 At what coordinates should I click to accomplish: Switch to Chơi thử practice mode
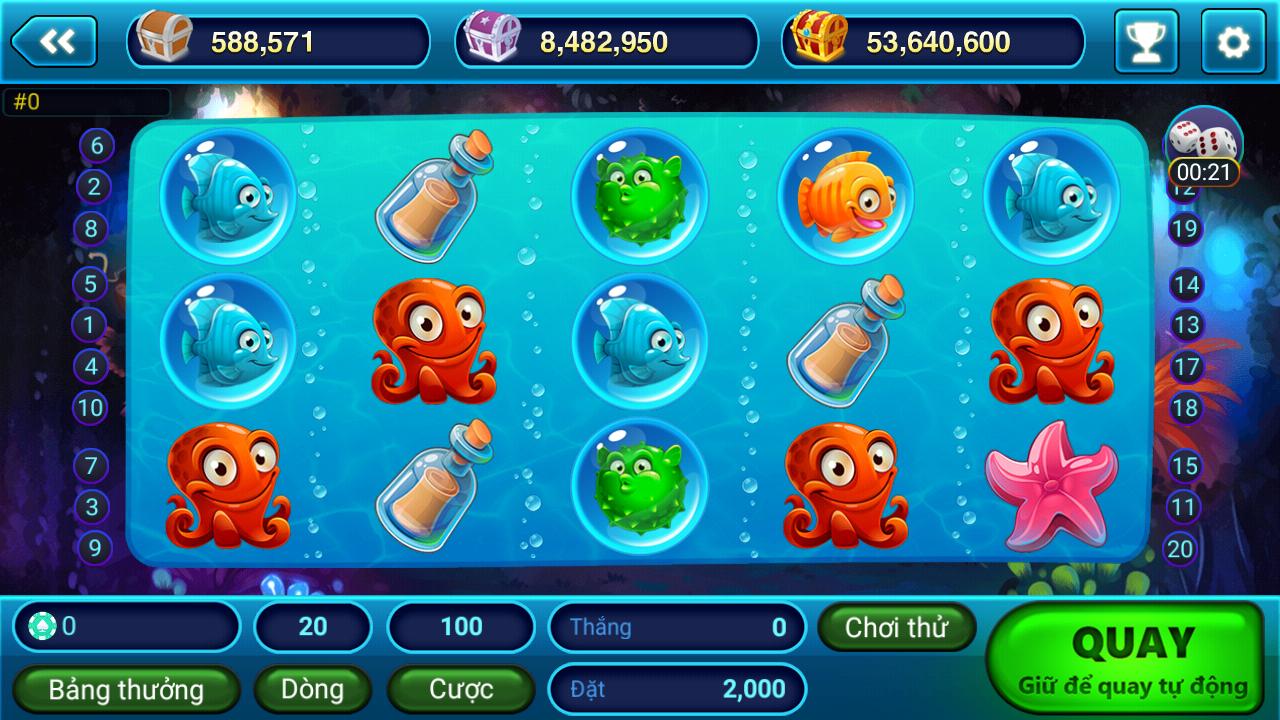(x=895, y=627)
